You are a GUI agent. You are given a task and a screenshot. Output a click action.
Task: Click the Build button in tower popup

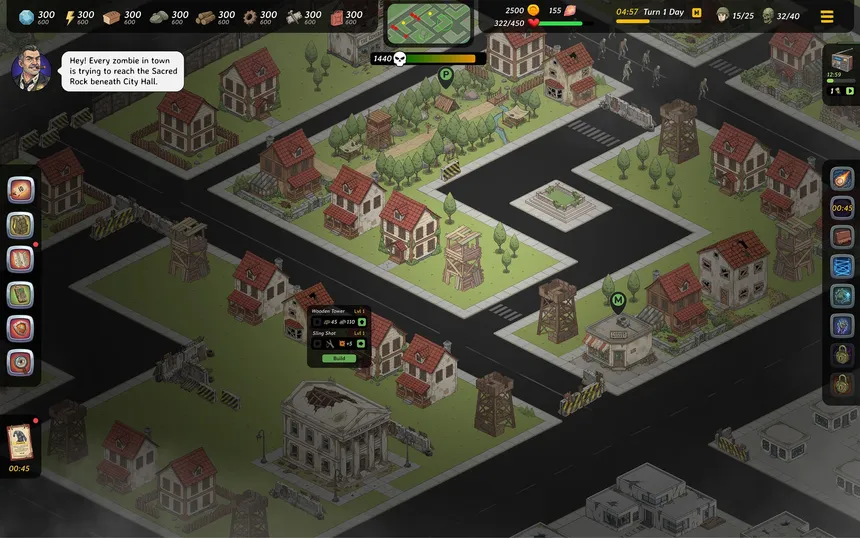coord(339,358)
